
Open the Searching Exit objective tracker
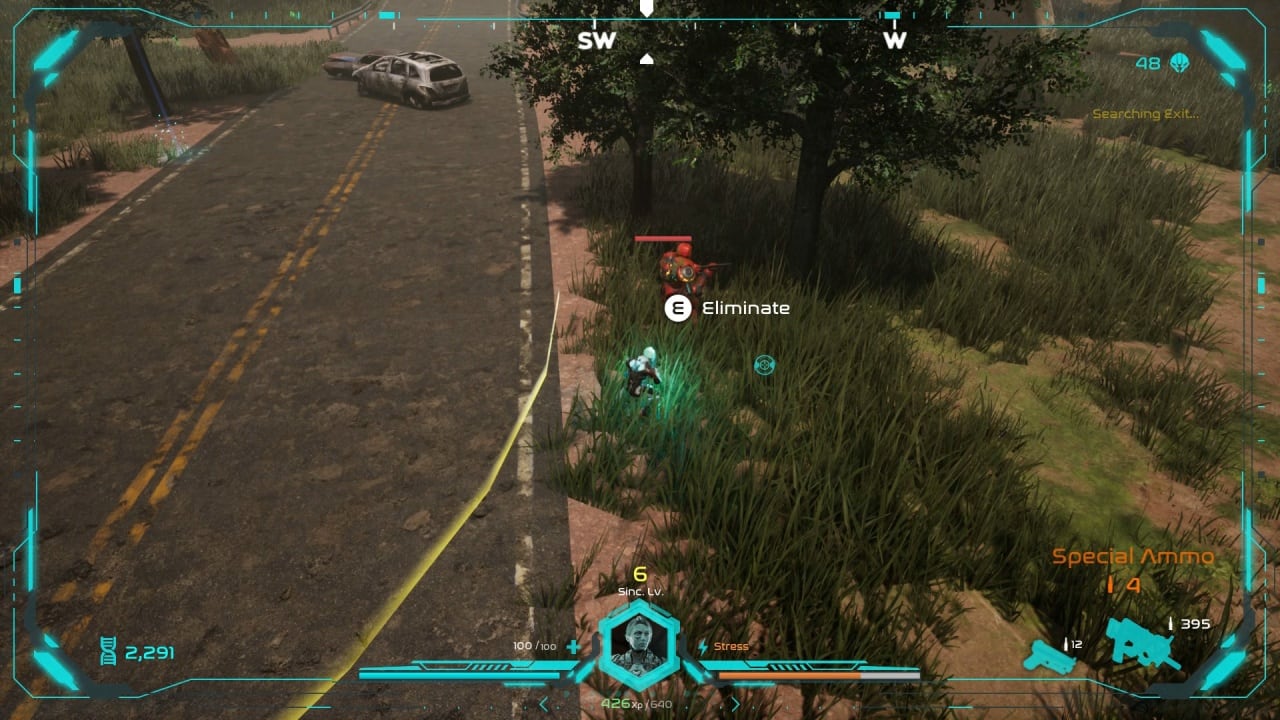coord(1144,114)
